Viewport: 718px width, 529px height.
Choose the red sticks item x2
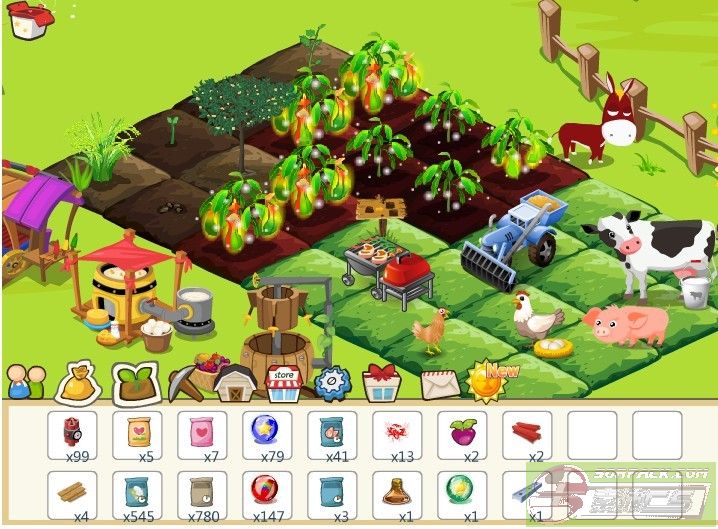[527, 434]
